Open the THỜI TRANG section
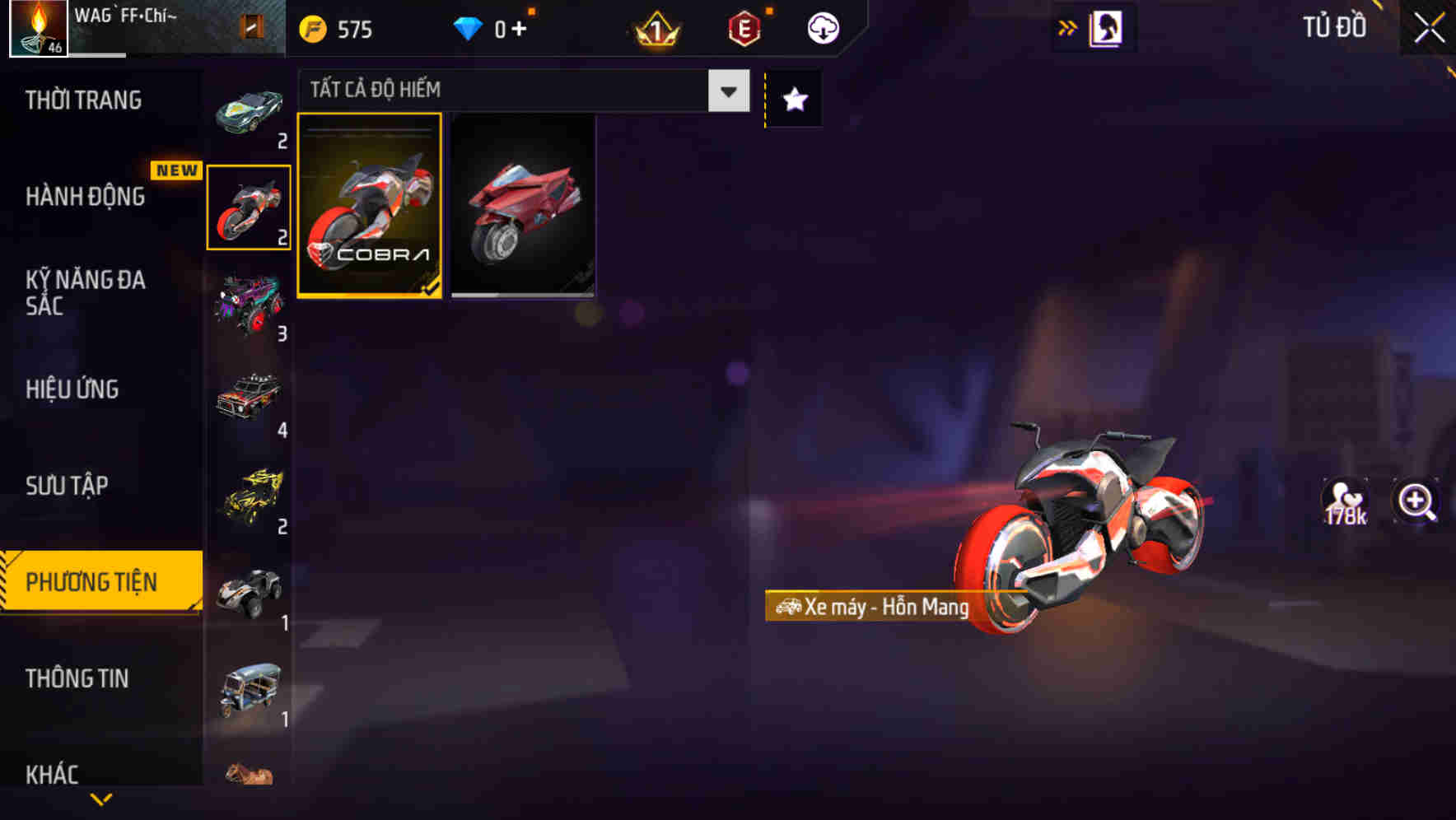Screen dimensions: 1456x820 pyautogui.click(x=82, y=100)
